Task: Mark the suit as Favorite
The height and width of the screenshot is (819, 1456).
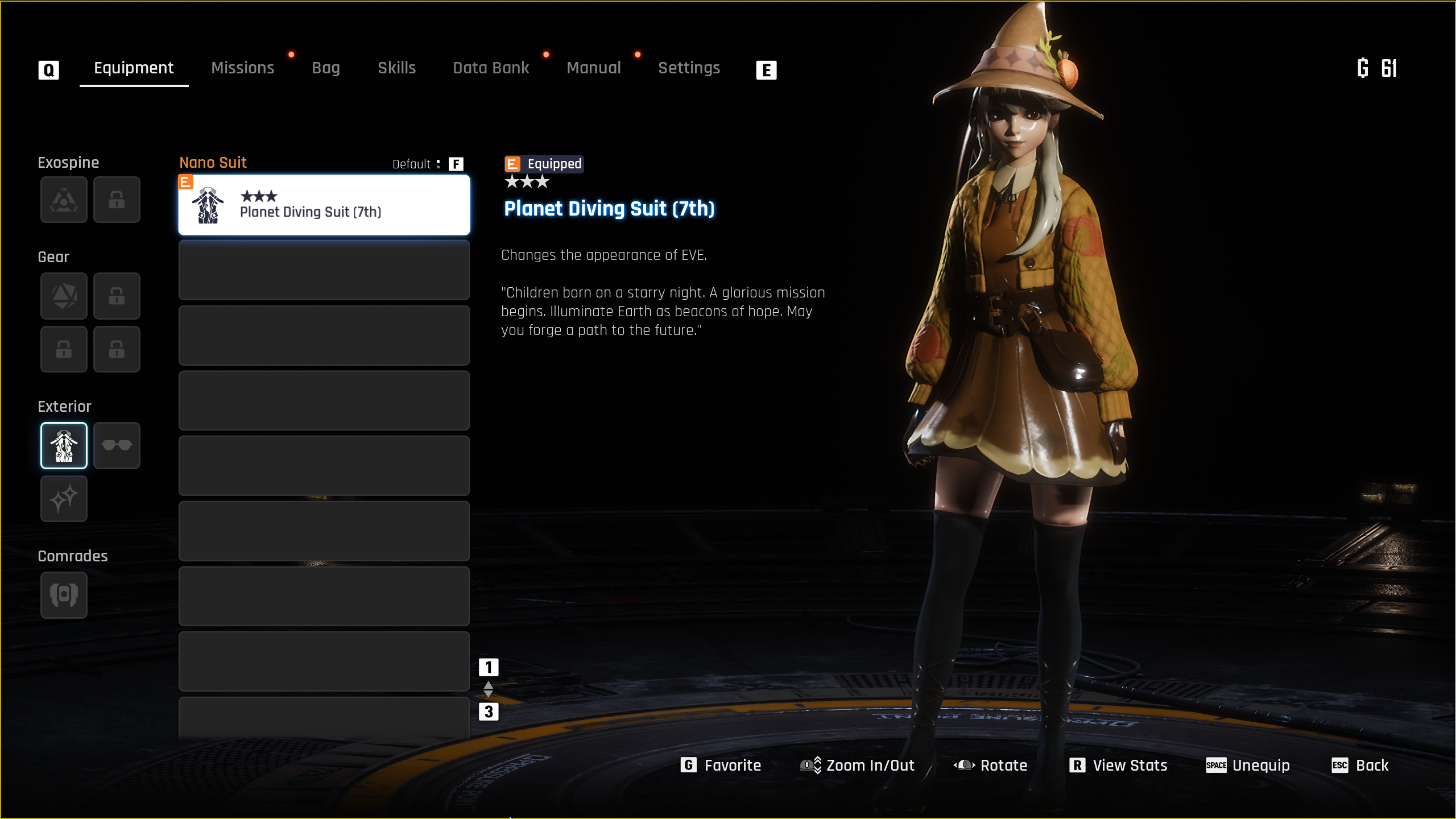Action: click(x=721, y=766)
